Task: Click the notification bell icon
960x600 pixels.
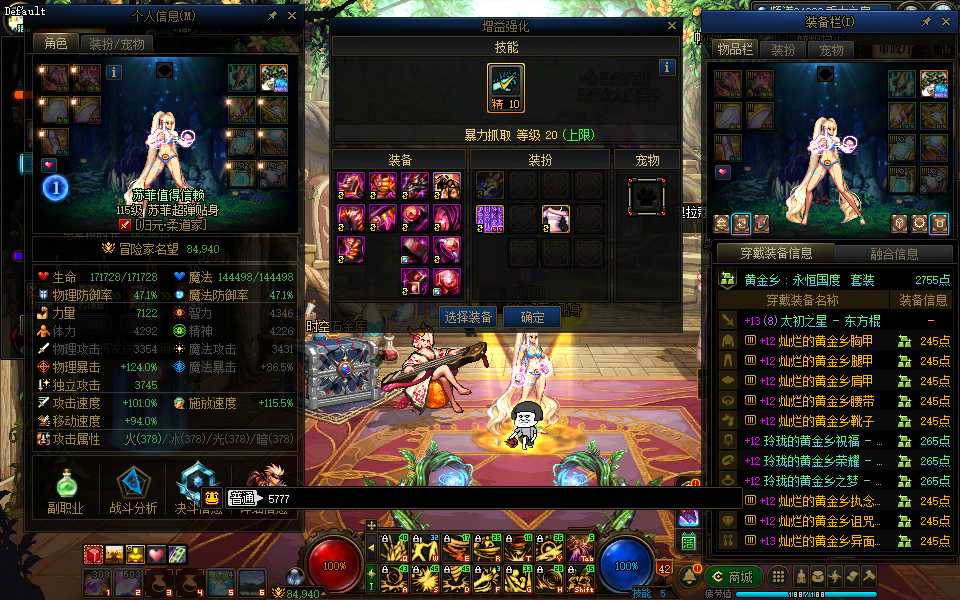Action: (689, 576)
